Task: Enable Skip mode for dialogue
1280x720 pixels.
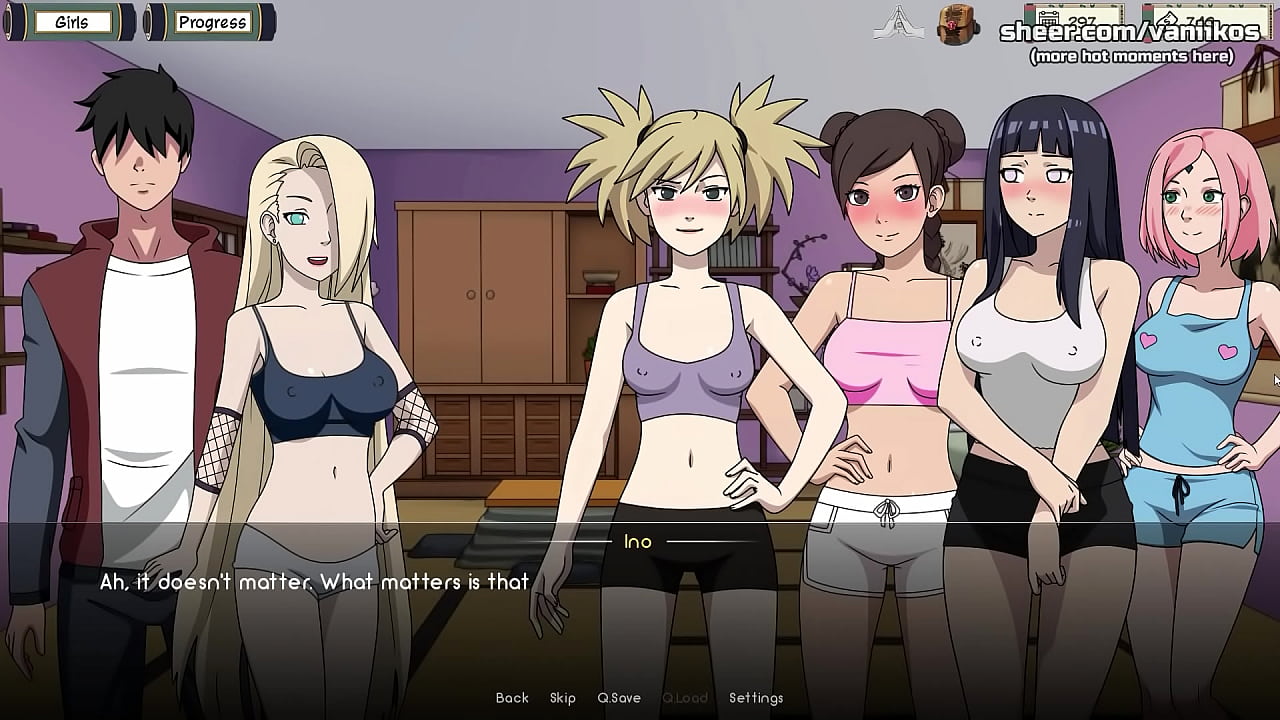Action: (x=563, y=698)
